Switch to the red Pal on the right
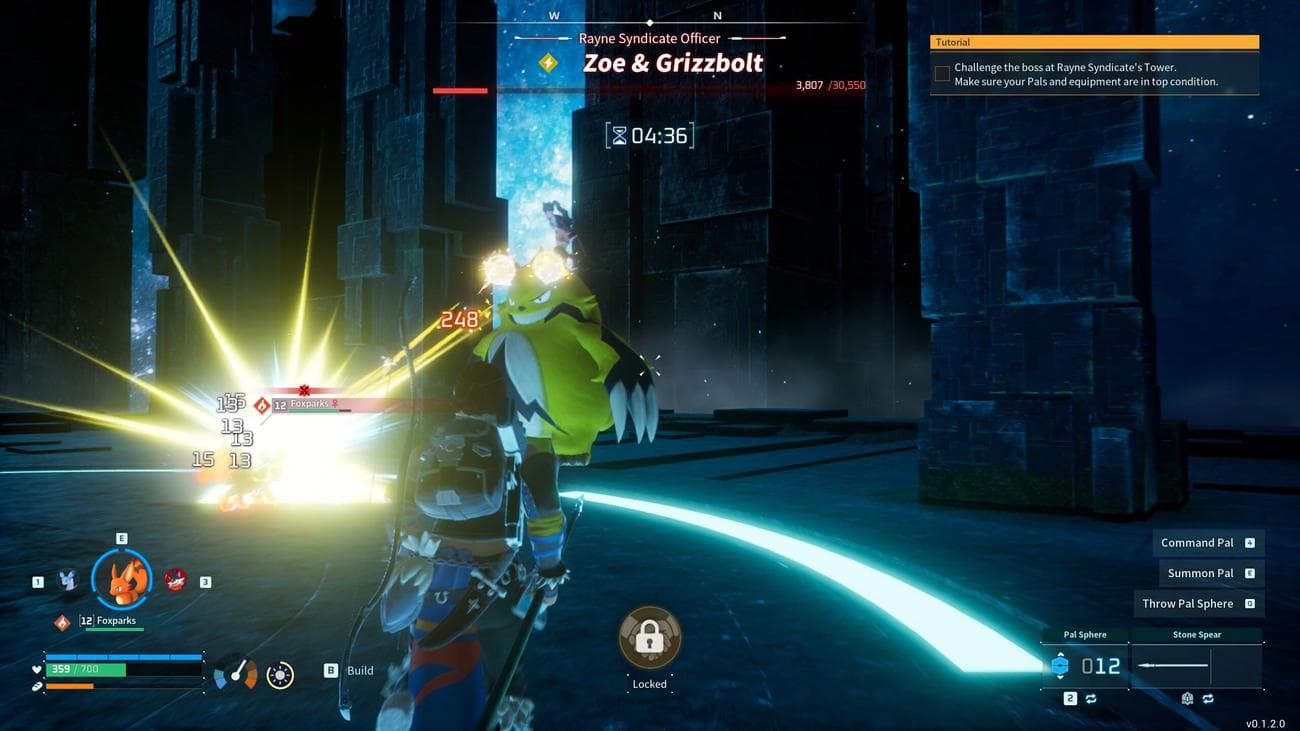 (x=175, y=579)
